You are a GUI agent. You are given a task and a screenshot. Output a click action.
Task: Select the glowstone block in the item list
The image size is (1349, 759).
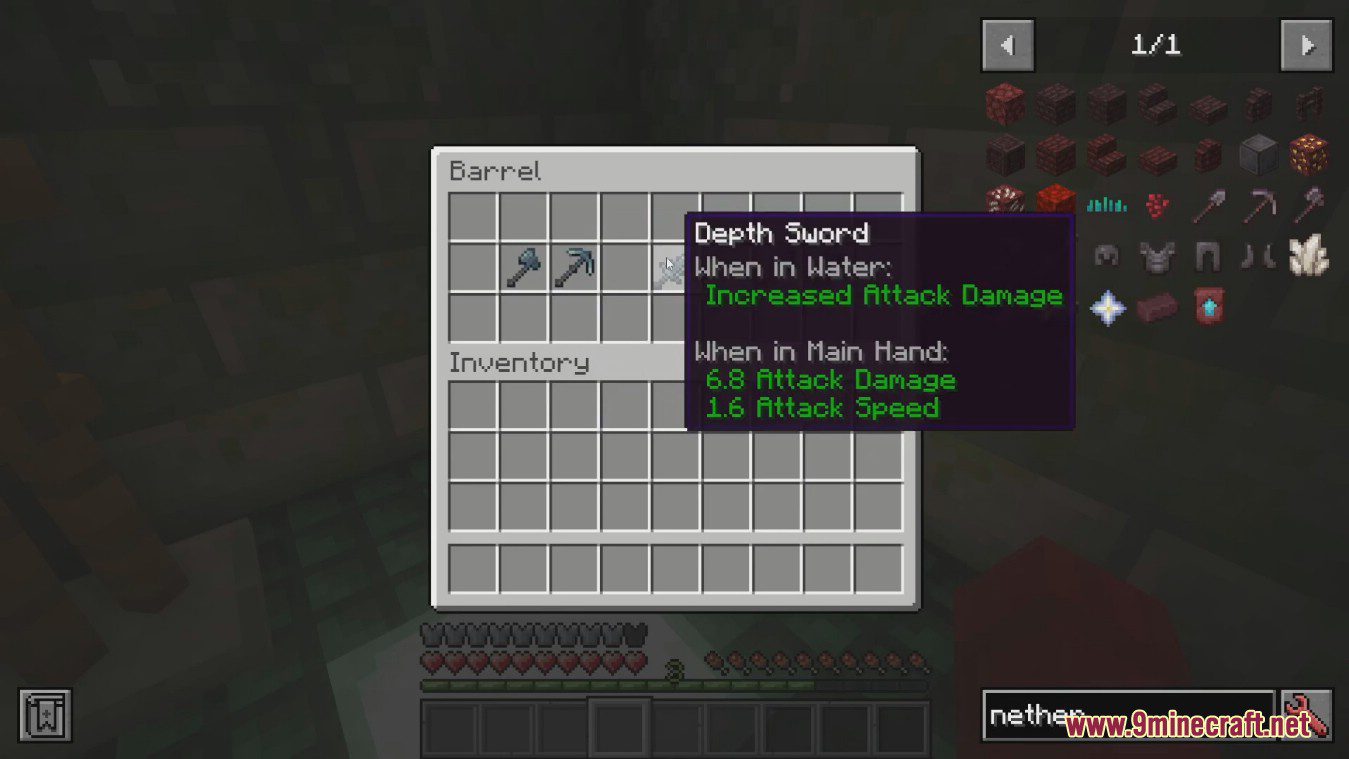click(1309, 155)
